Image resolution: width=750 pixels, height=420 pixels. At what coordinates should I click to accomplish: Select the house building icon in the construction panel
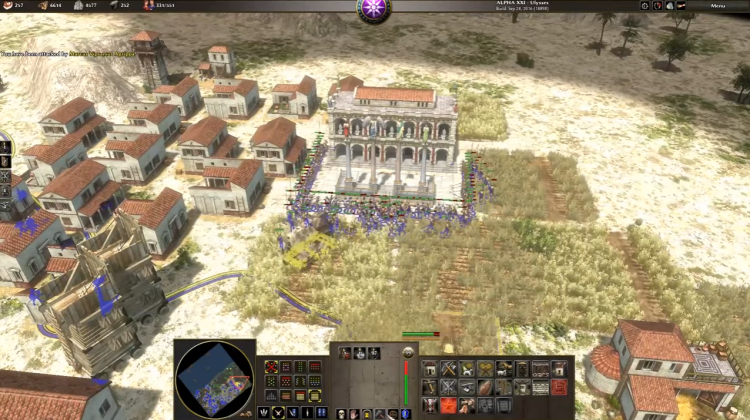[x=430, y=369]
